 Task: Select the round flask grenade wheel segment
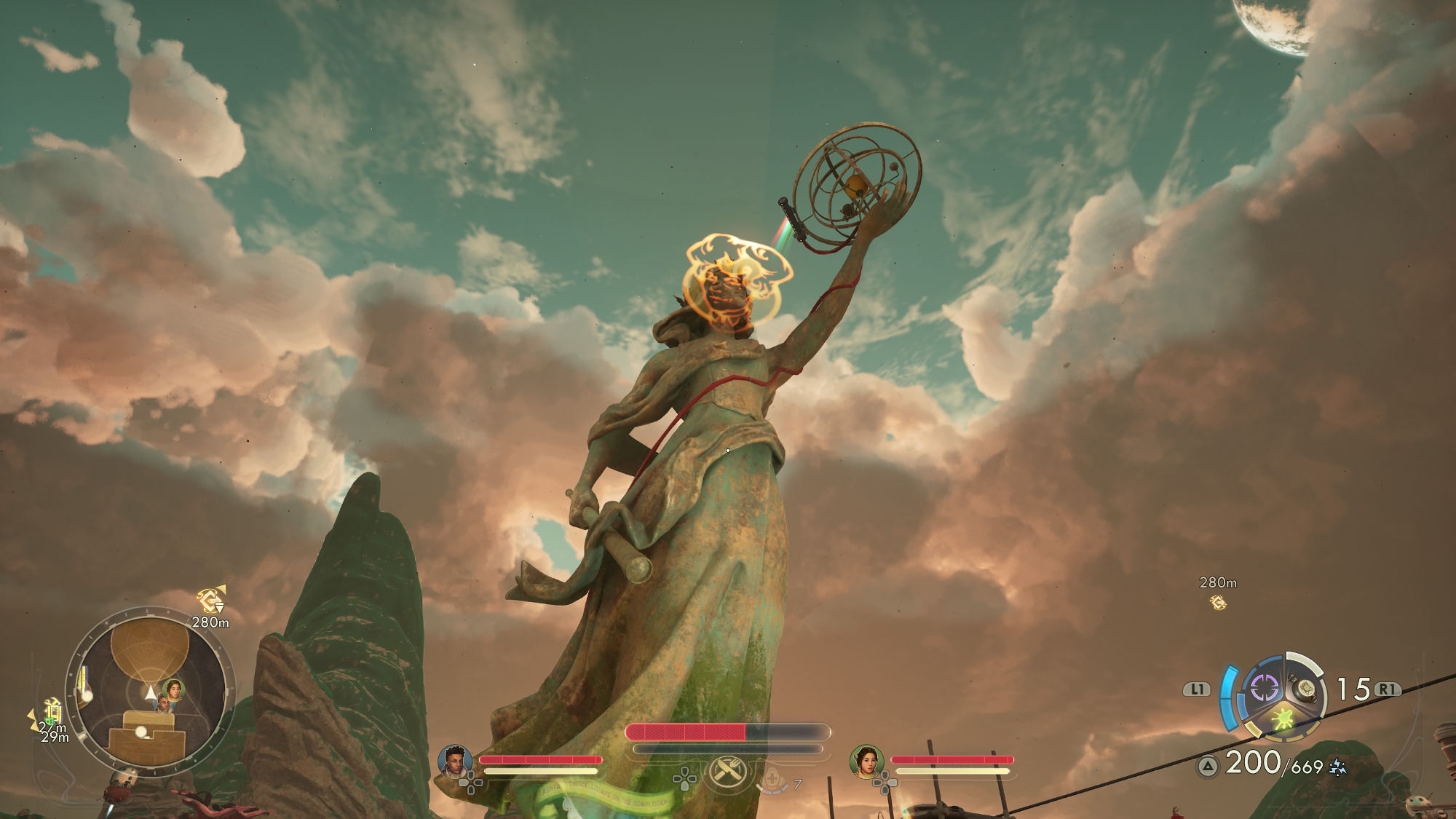click(x=1304, y=689)
